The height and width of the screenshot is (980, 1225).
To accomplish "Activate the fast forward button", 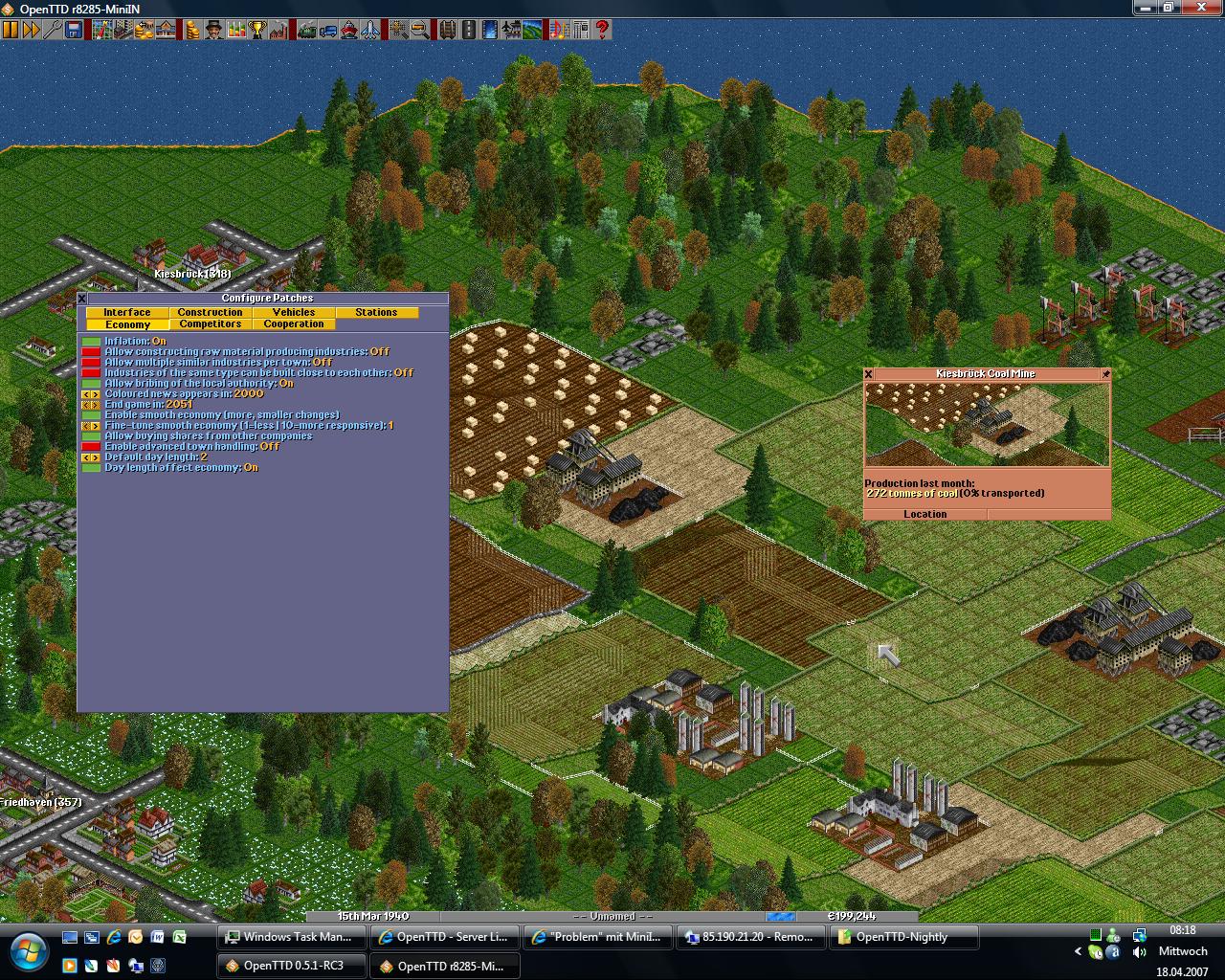I will 32,30.
